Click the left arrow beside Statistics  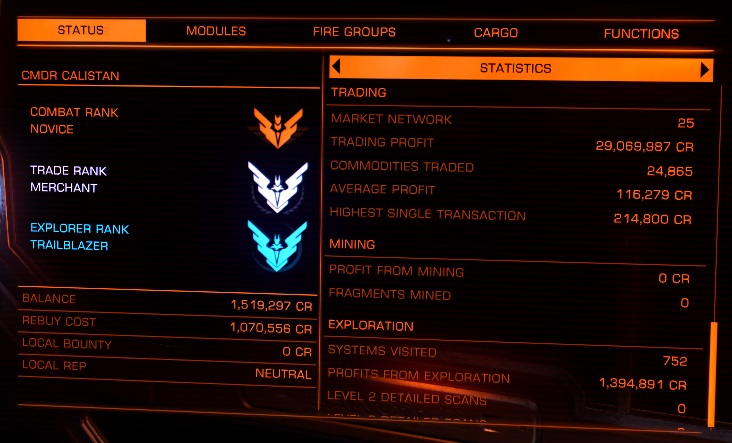[x=336, y=68]
